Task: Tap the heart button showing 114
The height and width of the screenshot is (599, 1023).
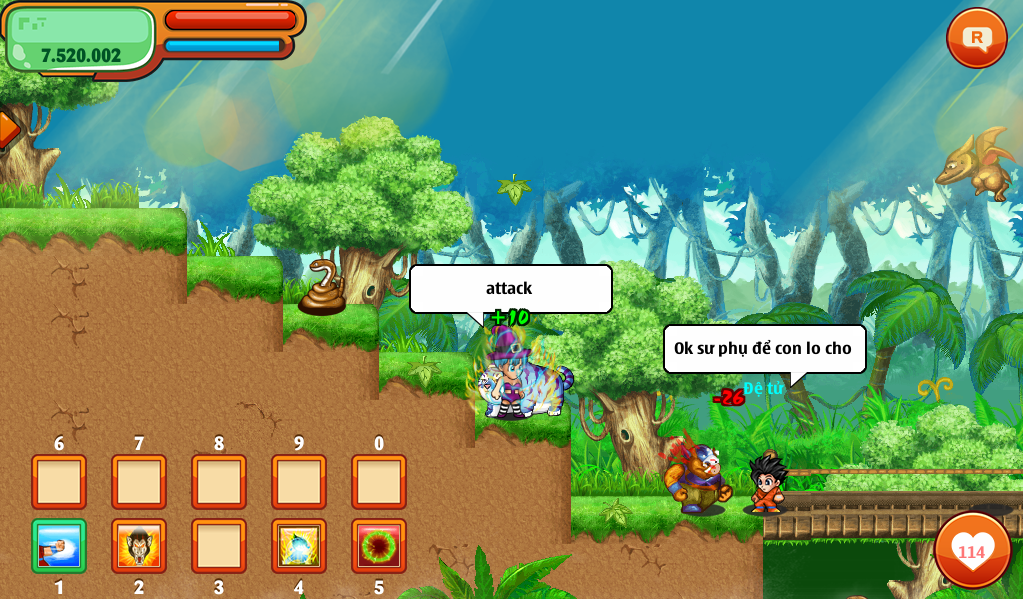Action: 972,550
